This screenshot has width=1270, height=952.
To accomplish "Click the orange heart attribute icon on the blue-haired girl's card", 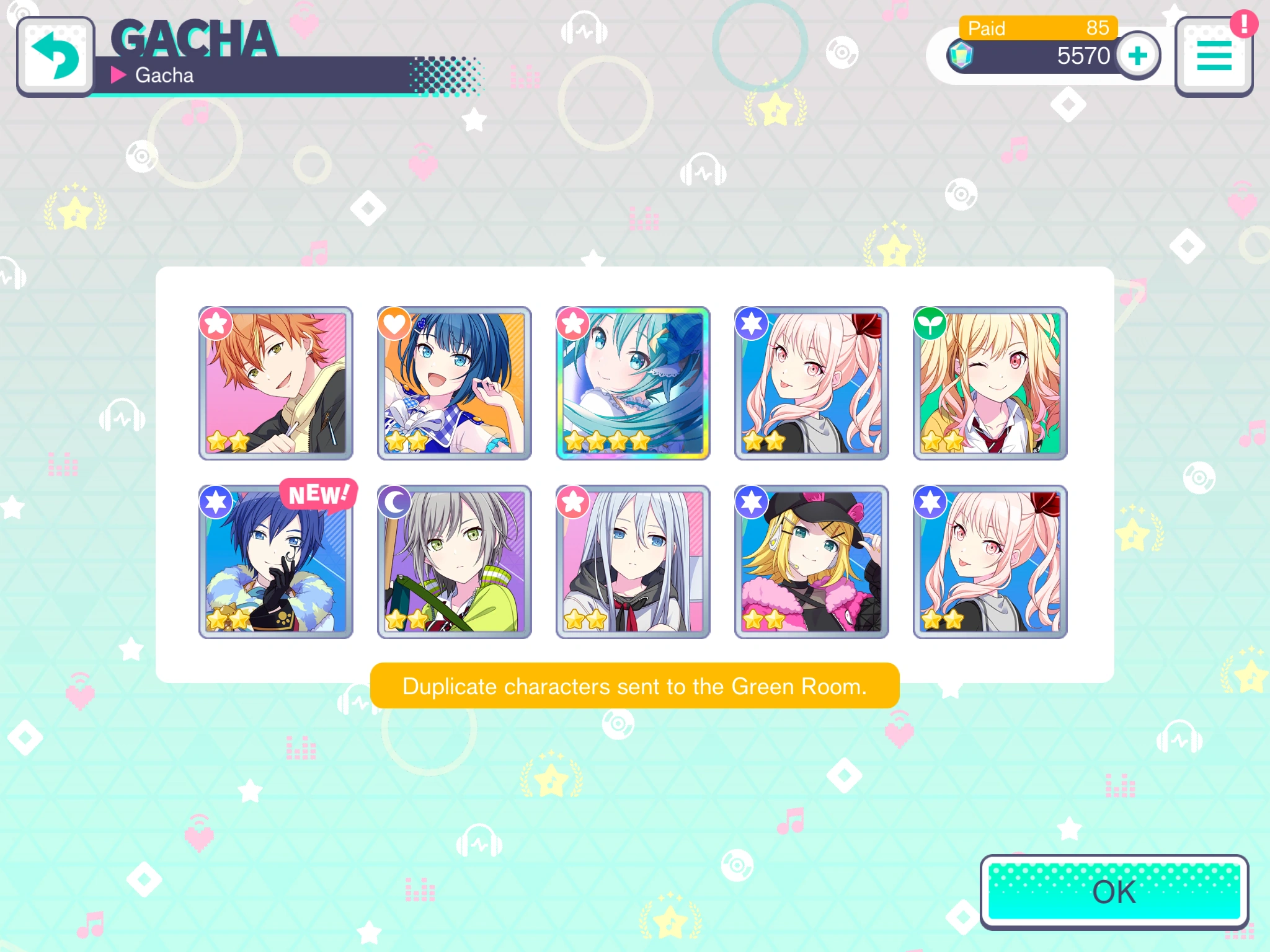I will 395,323.
